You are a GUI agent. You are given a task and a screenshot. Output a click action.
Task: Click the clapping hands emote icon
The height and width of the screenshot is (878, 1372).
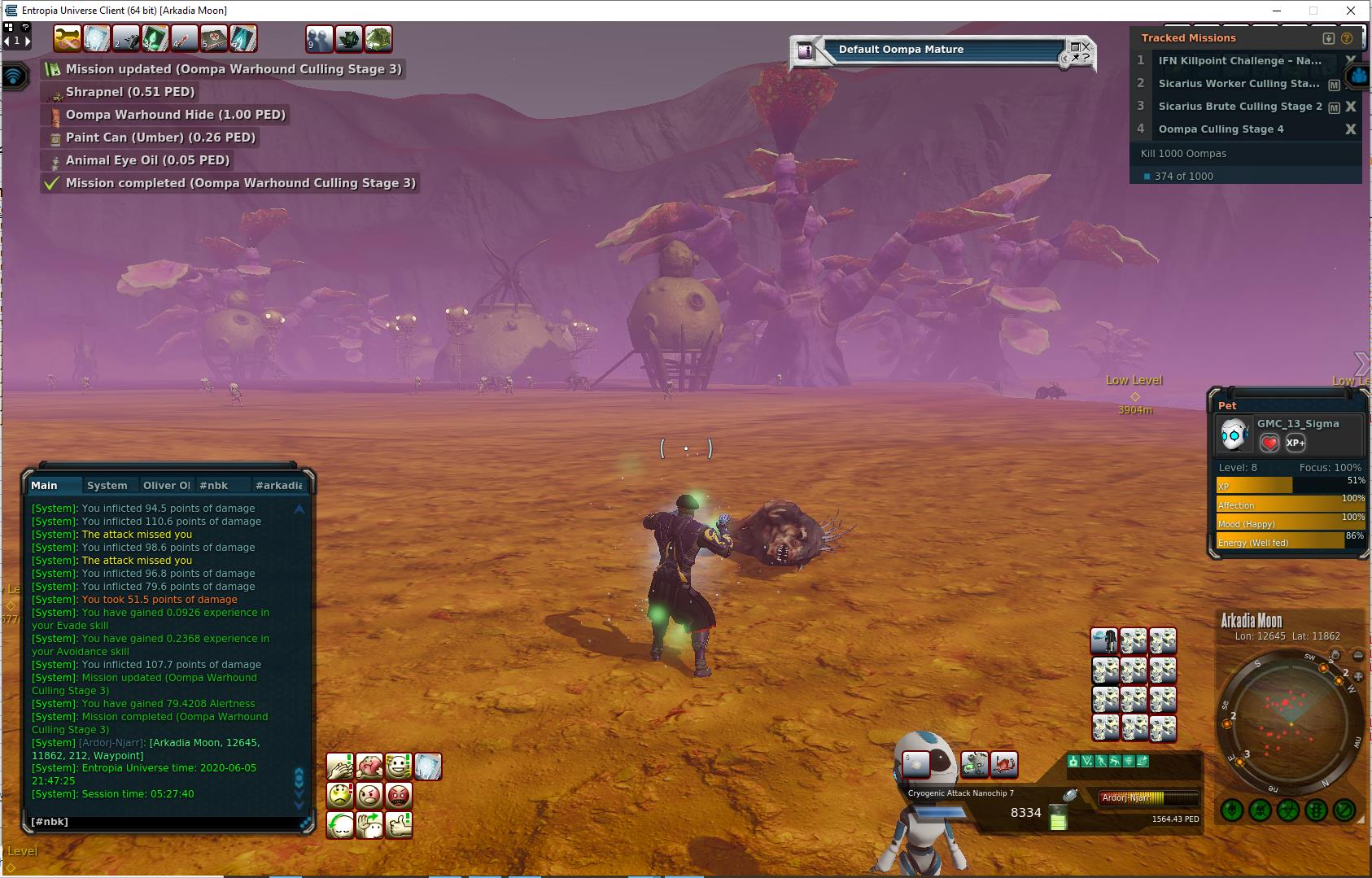click(340, 766)
